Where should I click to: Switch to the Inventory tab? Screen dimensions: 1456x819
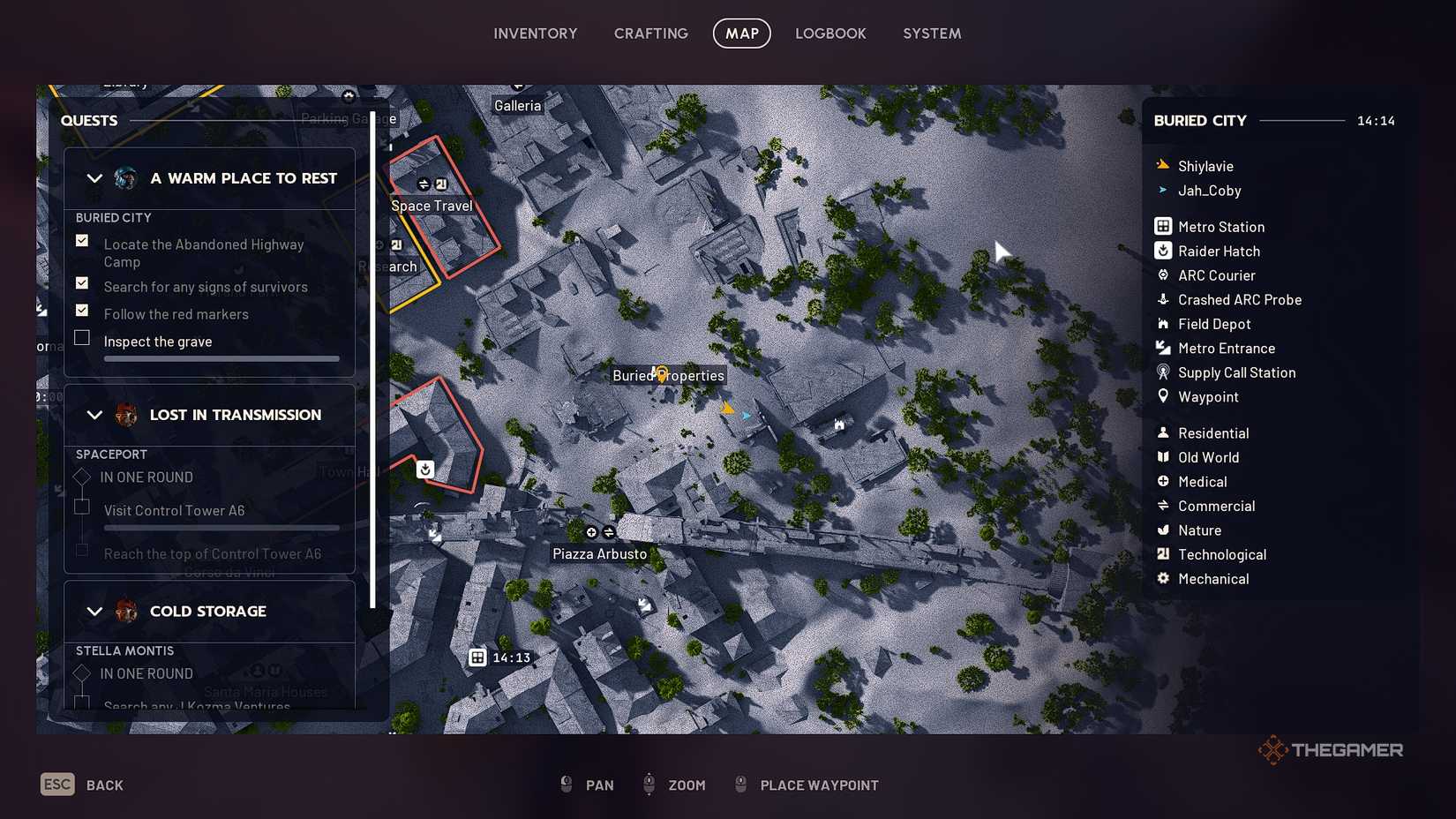point(536,33)
